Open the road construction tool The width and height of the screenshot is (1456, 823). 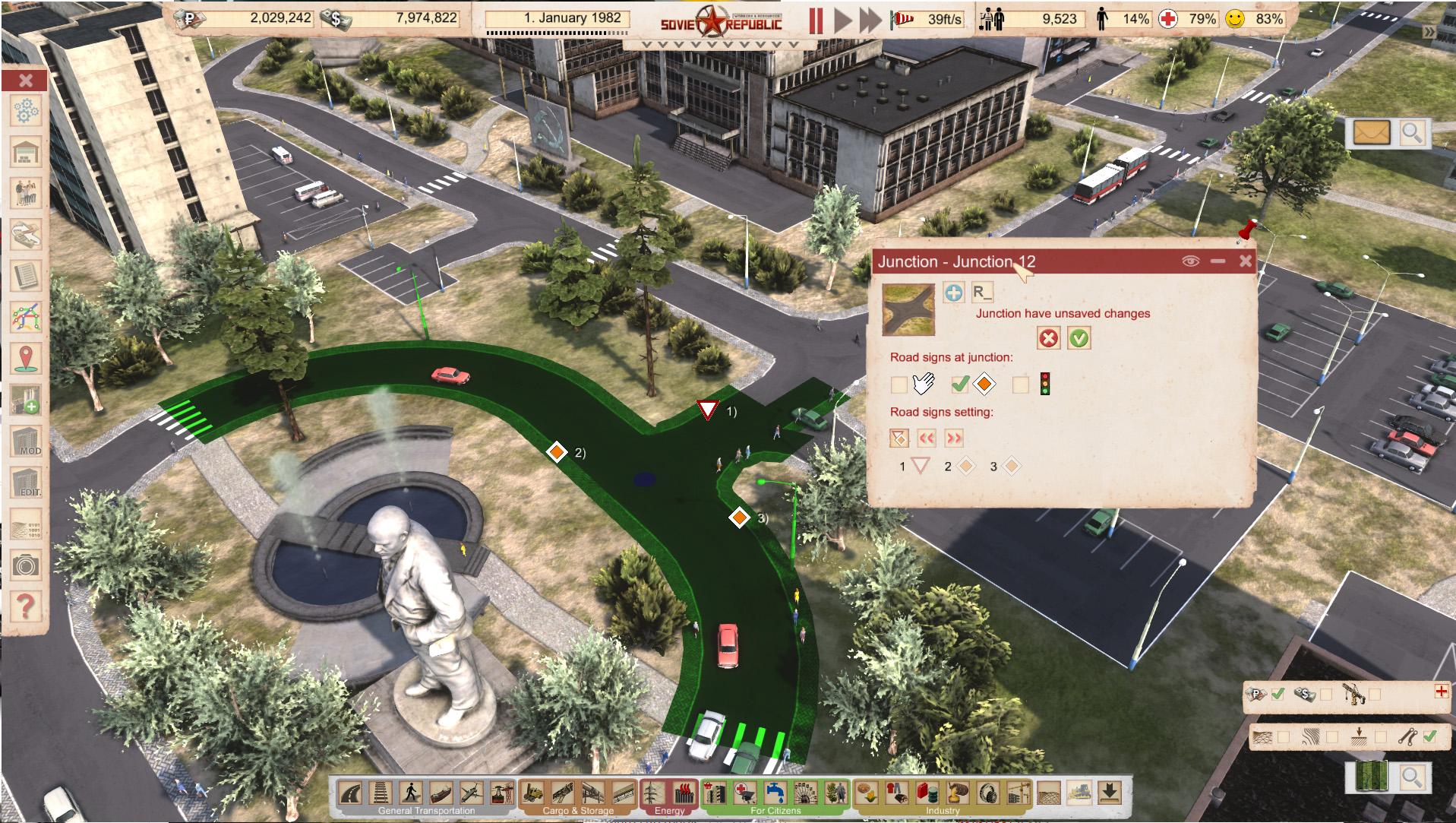(x=350, y=793)
